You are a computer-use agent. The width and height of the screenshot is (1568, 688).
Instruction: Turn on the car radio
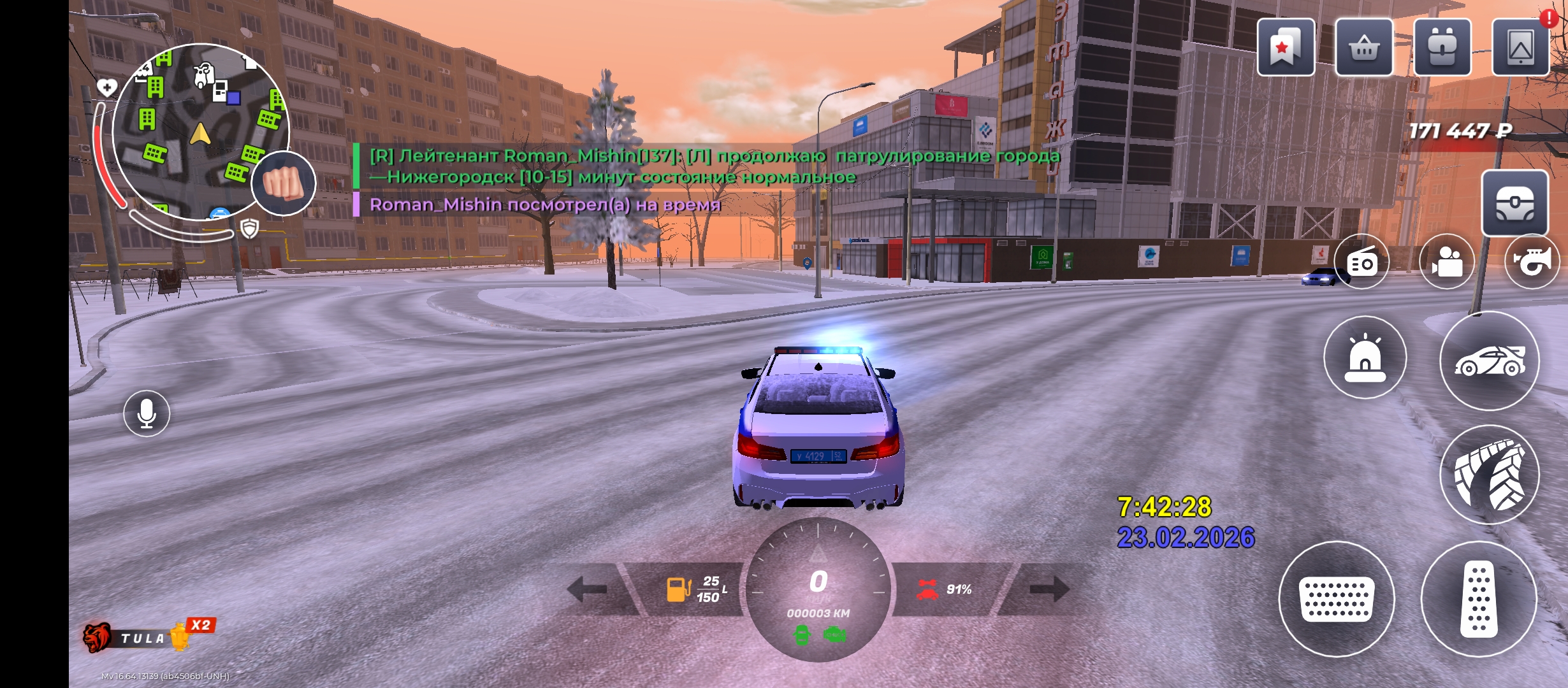point(1361,261)
